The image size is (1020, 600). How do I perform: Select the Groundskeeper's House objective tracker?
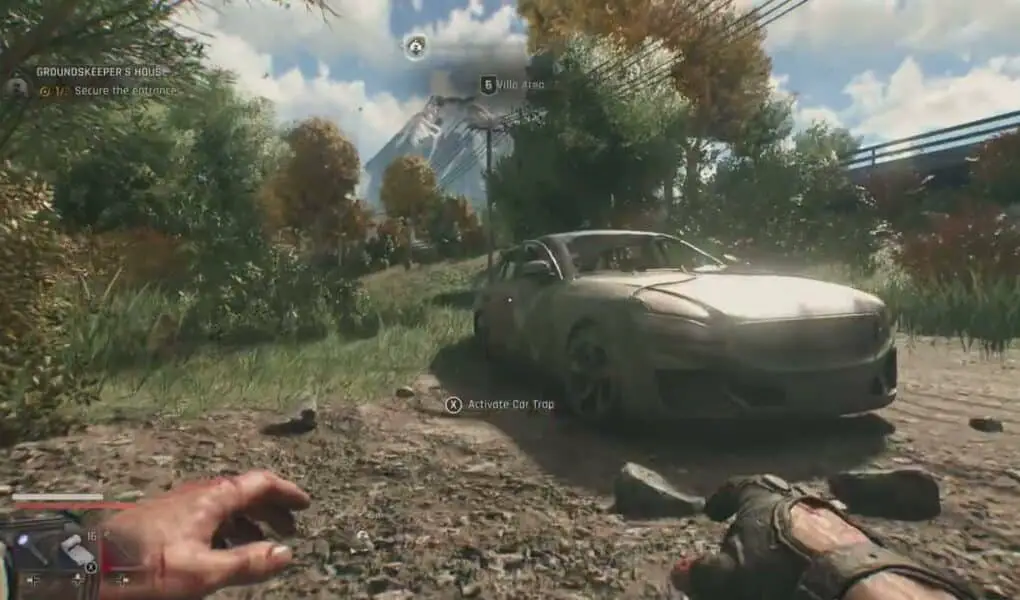tap(100, 73)
